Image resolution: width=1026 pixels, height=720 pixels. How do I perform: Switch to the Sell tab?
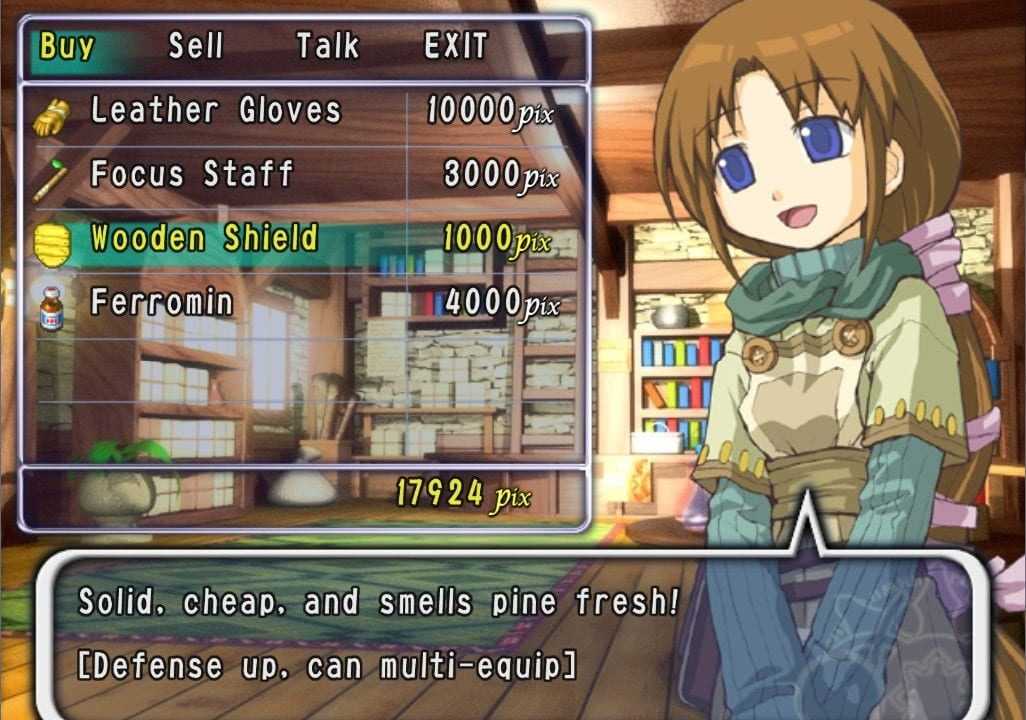(195, 47)
